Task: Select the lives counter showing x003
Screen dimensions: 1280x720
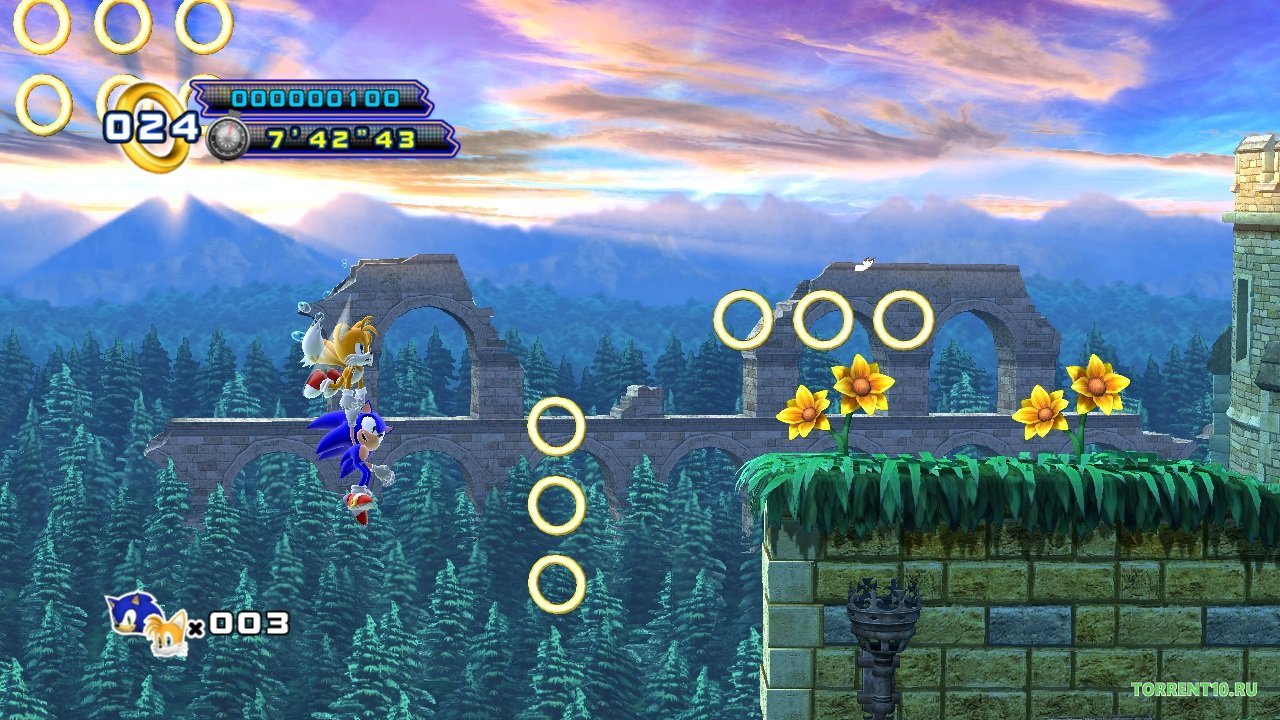Action: [x=240, y=625]
